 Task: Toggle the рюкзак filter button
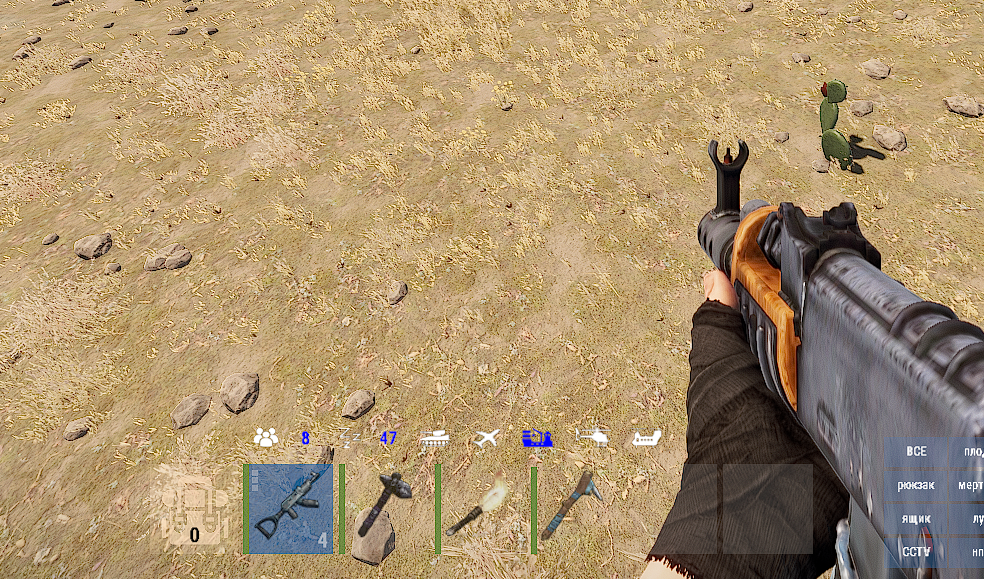tap(916, 485)
